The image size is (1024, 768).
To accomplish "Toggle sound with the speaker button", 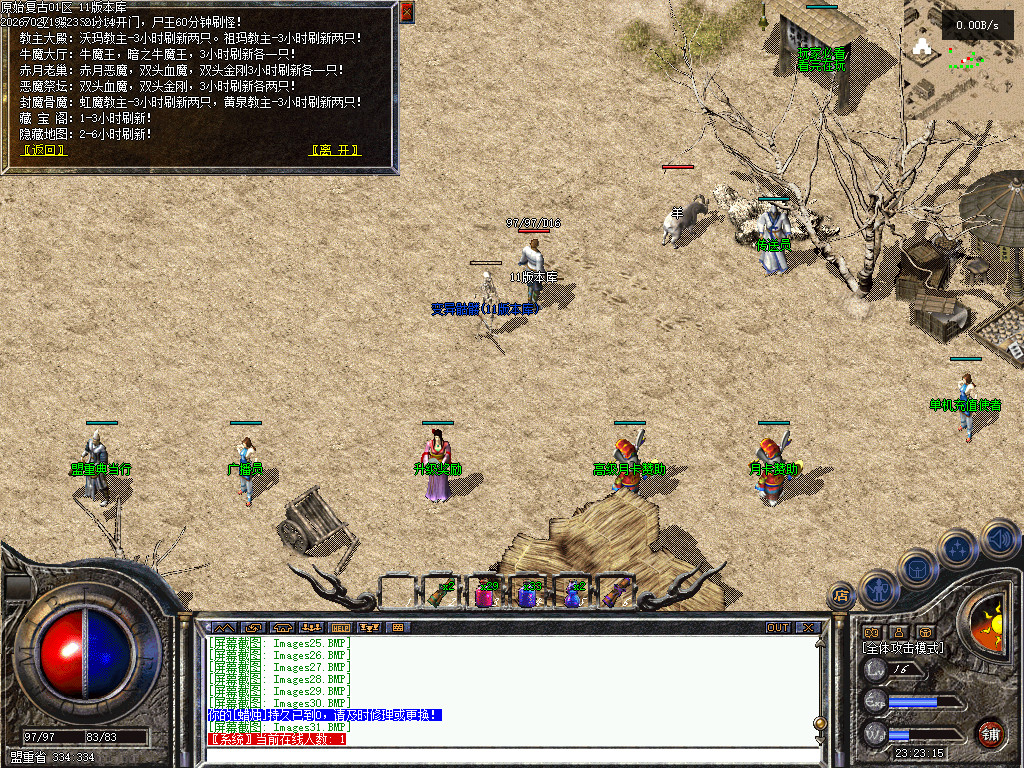I will click(x=999, y=538).
